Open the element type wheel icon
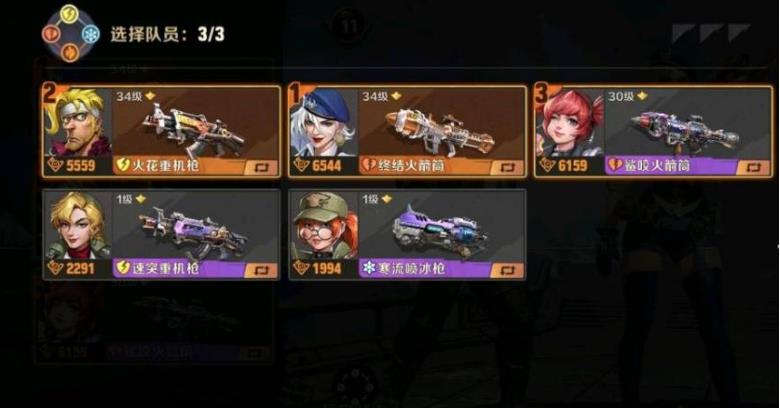Image resolution: width=780 pixels, height=408 pixels. pos(70,34)
